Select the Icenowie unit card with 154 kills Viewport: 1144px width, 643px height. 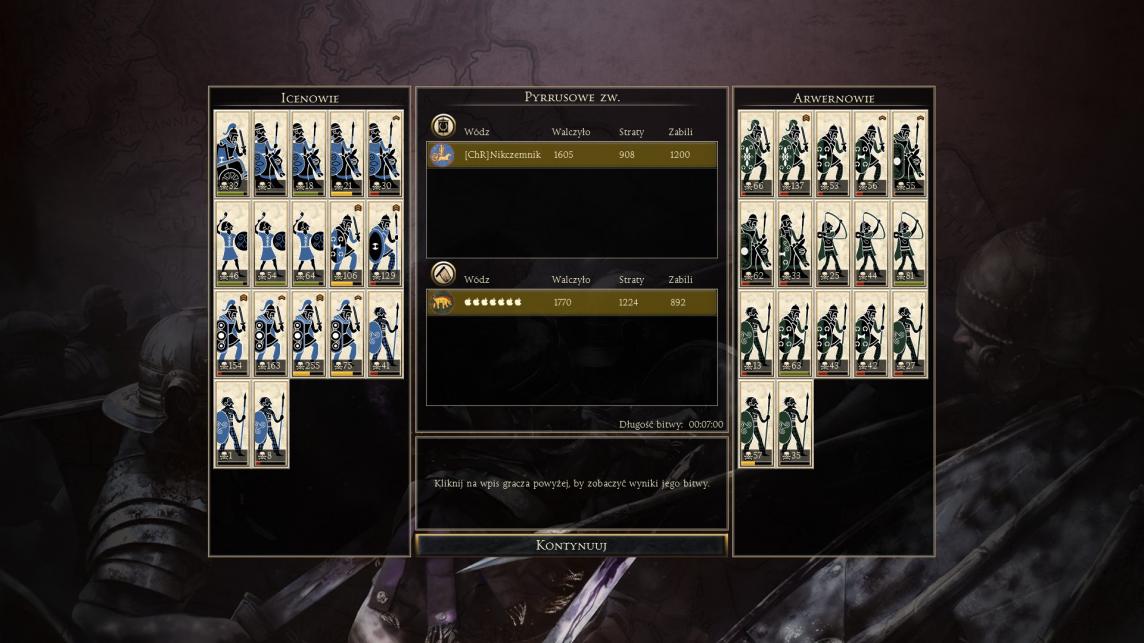click(232, 333)
